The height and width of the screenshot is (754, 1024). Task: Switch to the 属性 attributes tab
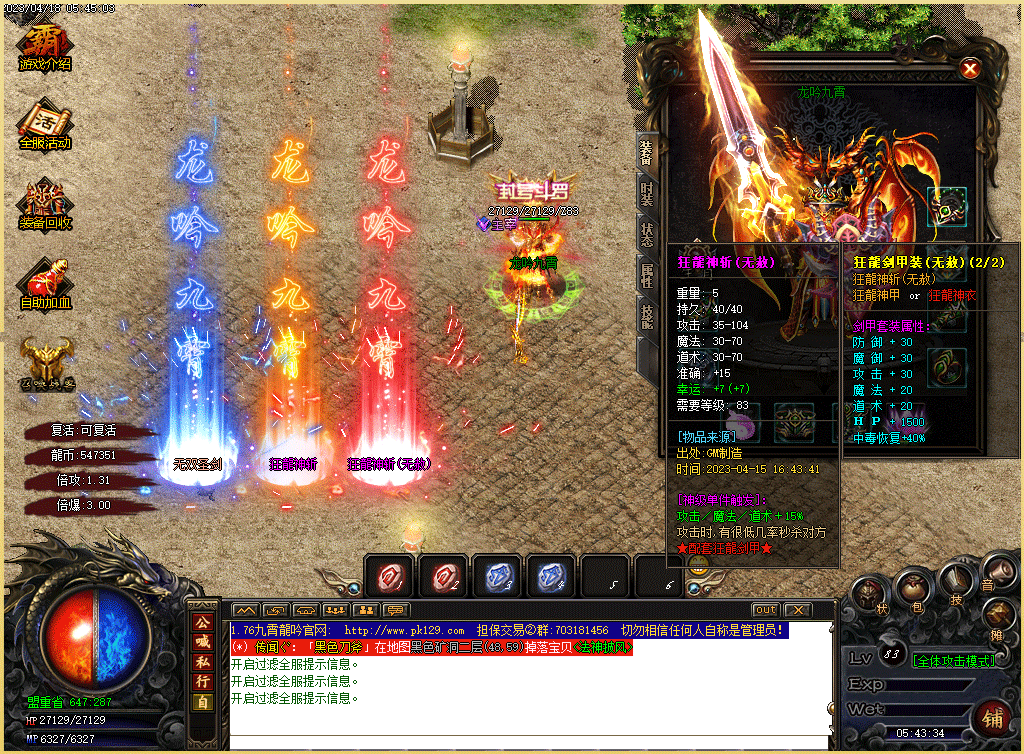point(647,275)
